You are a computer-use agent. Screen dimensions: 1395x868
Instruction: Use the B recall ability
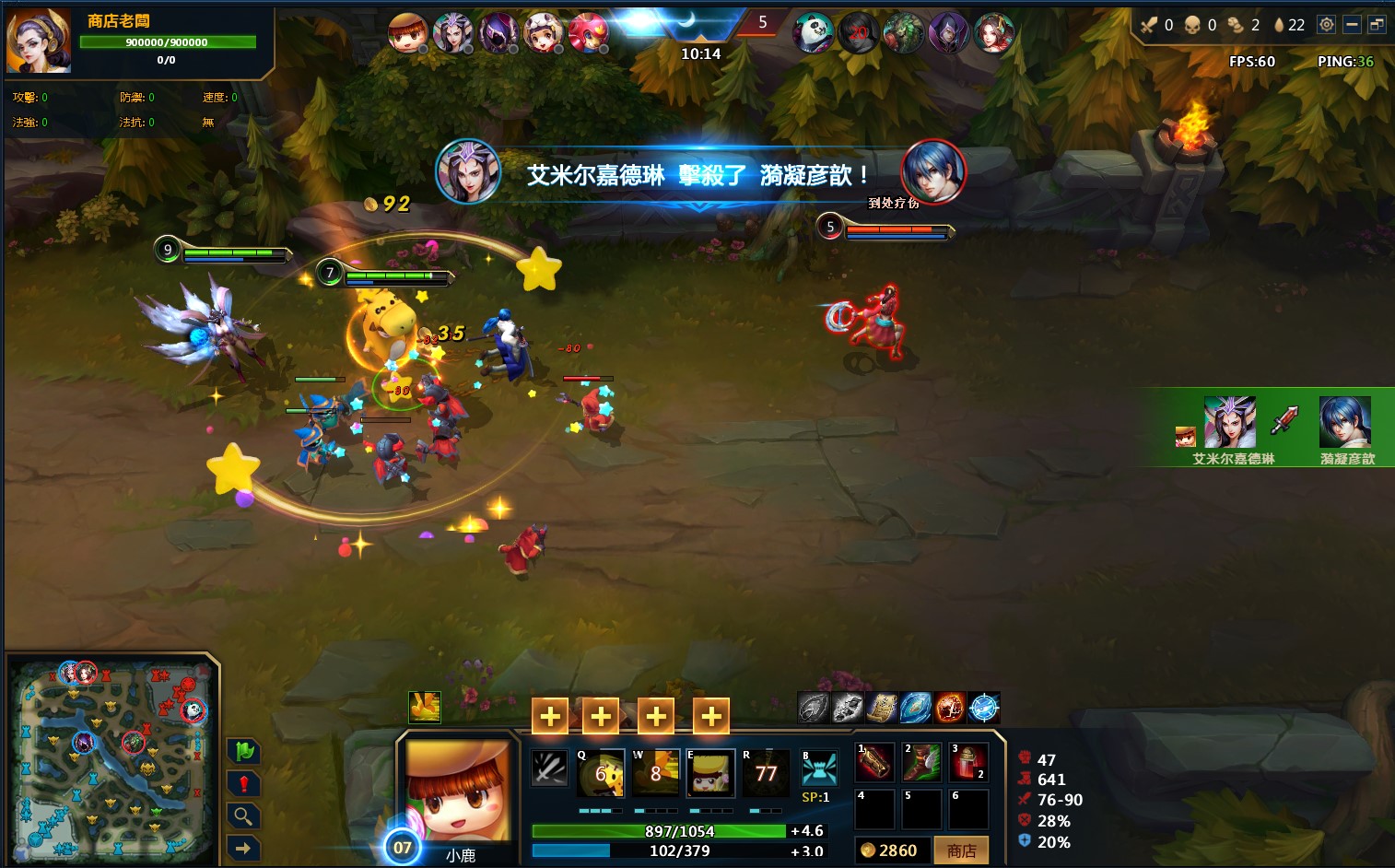[x=818, y=768]
